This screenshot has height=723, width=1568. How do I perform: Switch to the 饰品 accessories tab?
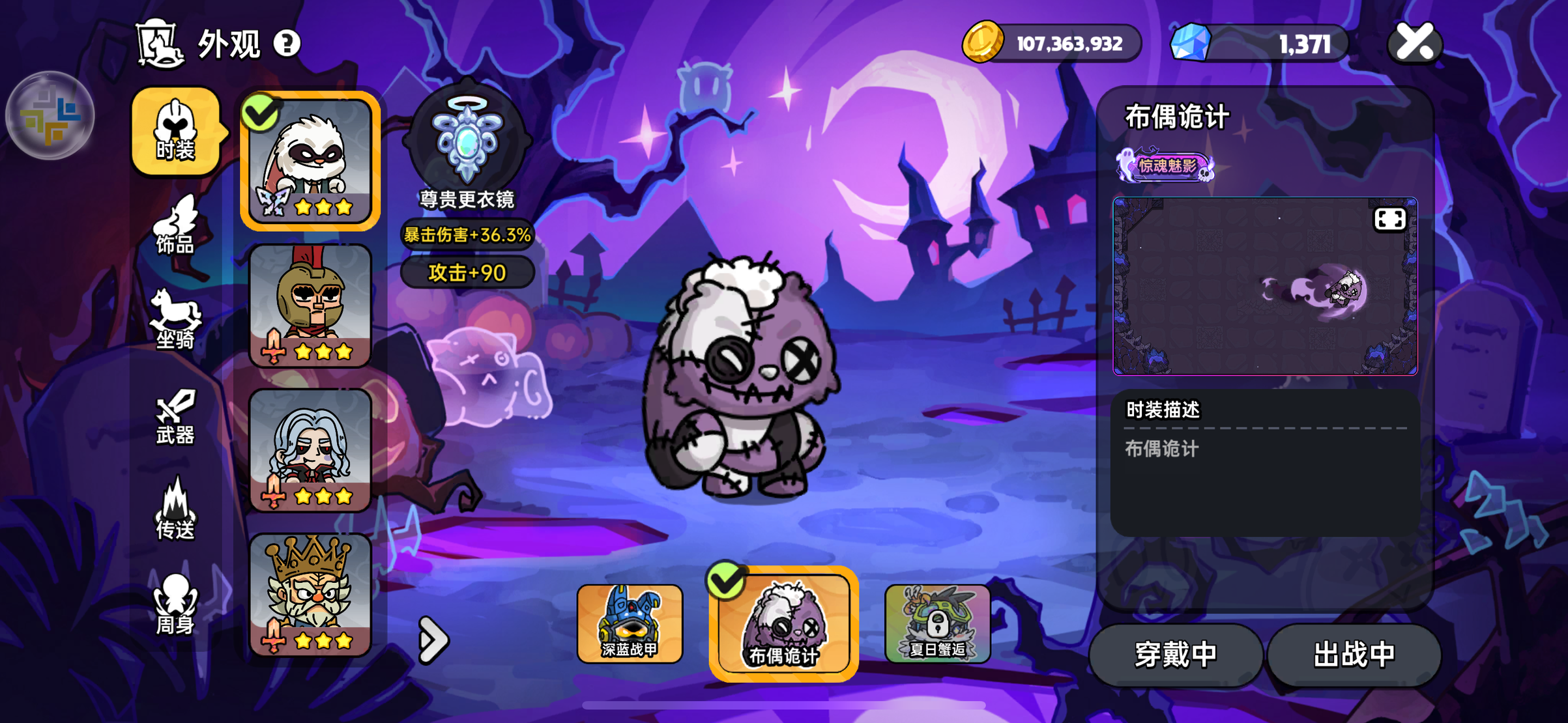pyautogui.click(x=175, y=226)
